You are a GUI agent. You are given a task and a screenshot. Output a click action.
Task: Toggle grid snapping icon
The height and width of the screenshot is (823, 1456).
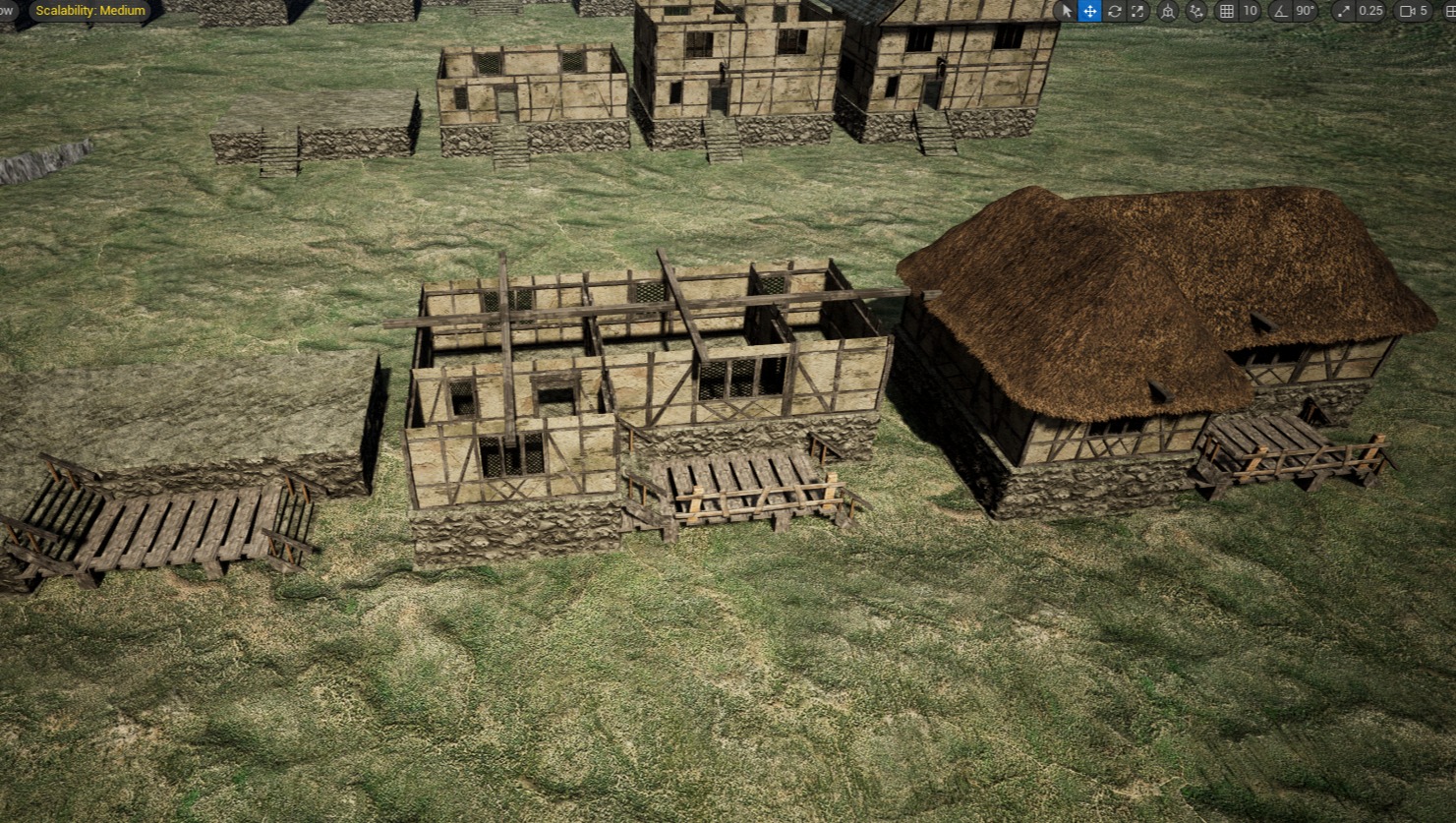coord(1226,12)
